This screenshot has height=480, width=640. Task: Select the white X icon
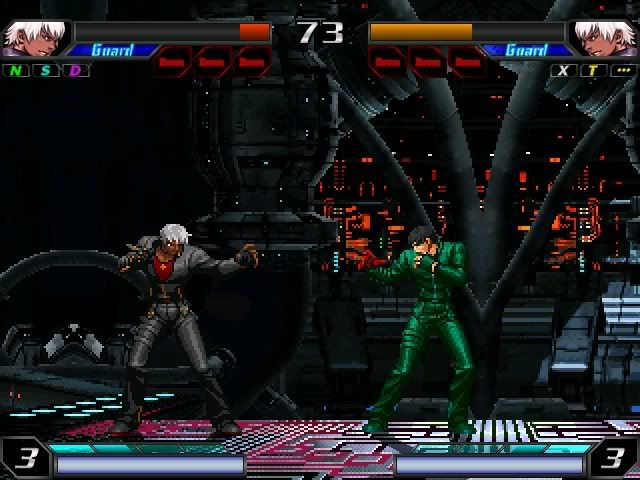point(564,71)
